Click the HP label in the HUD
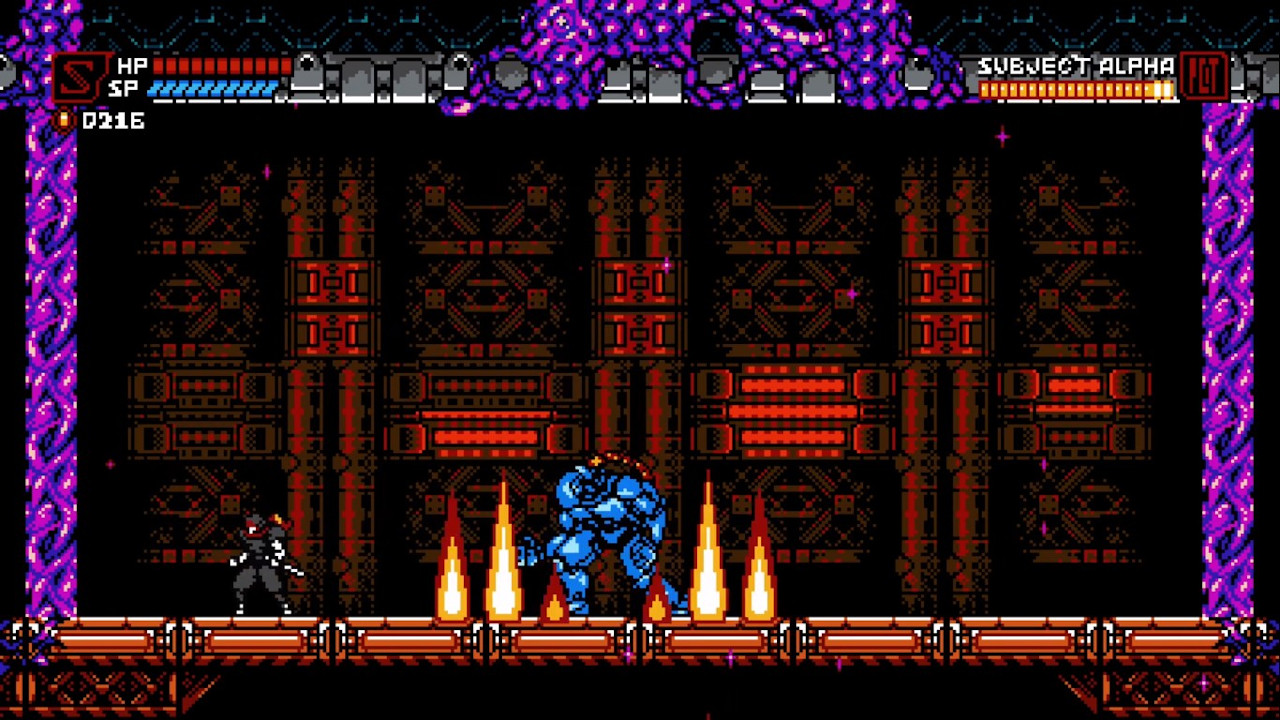 [131, 66]
